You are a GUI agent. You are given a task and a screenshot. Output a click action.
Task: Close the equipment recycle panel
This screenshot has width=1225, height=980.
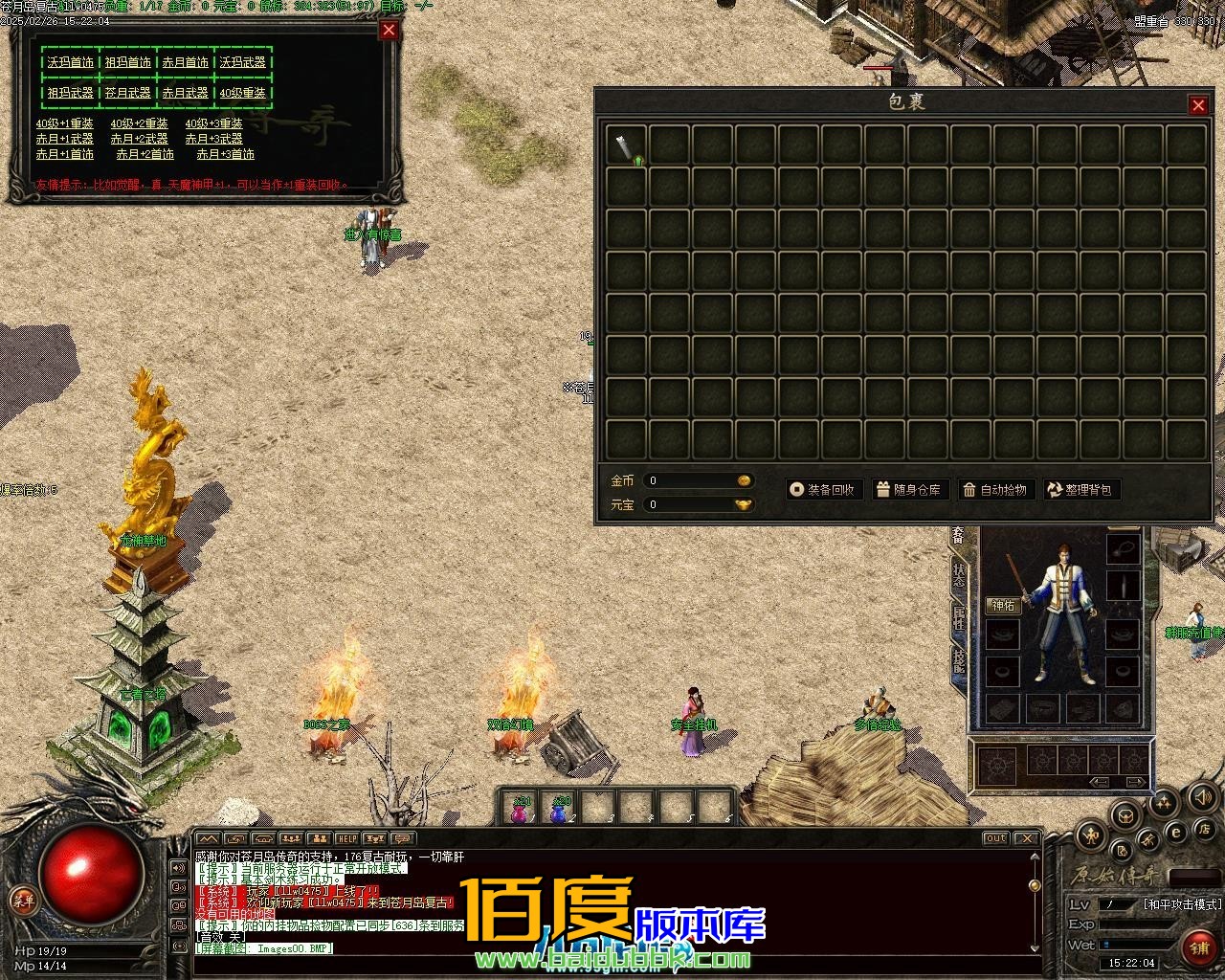(389, 30)
